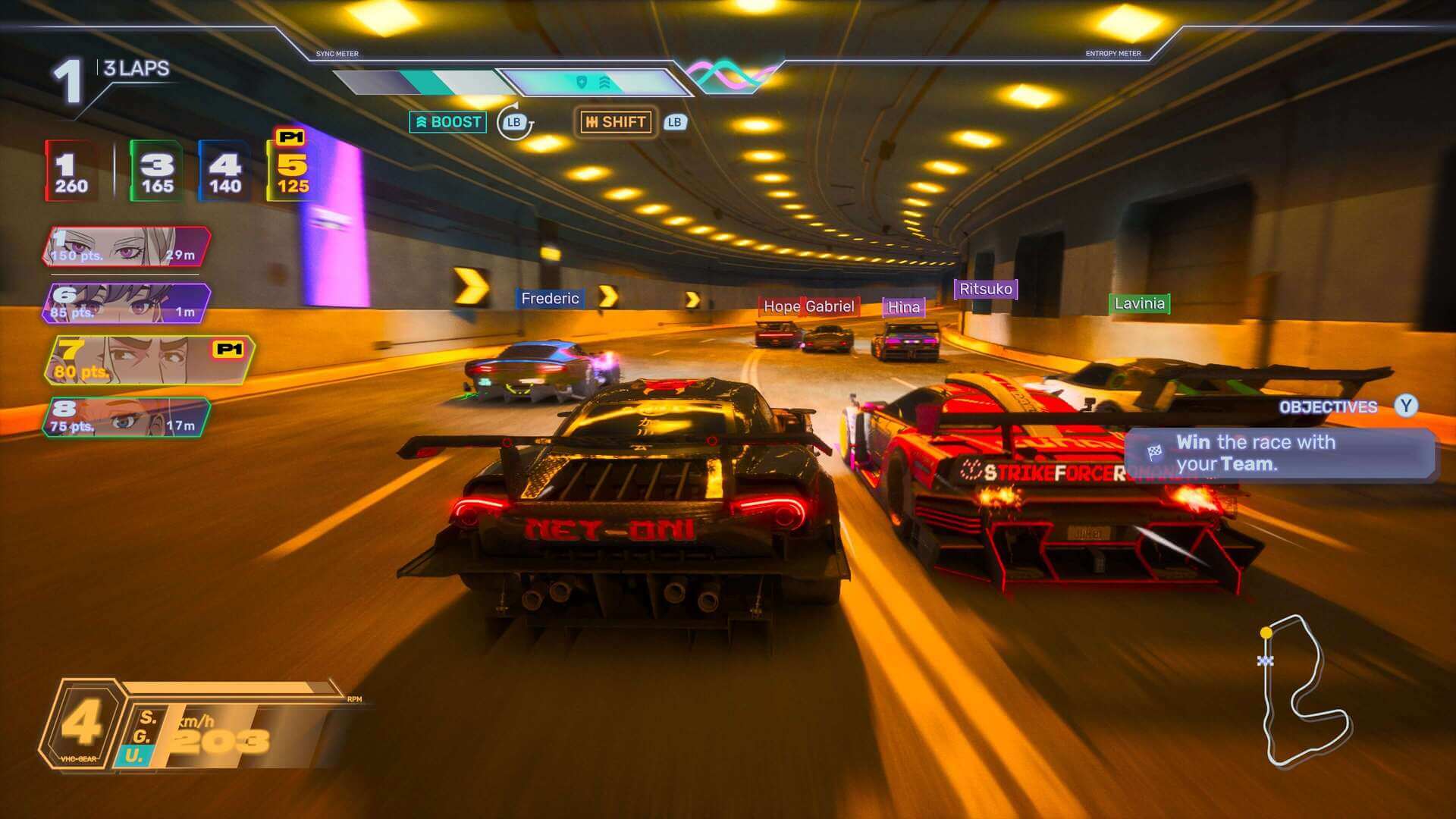Click the LB button icon beside SHIFT
The image size is (1456, 819).
(x=674, y=121)
